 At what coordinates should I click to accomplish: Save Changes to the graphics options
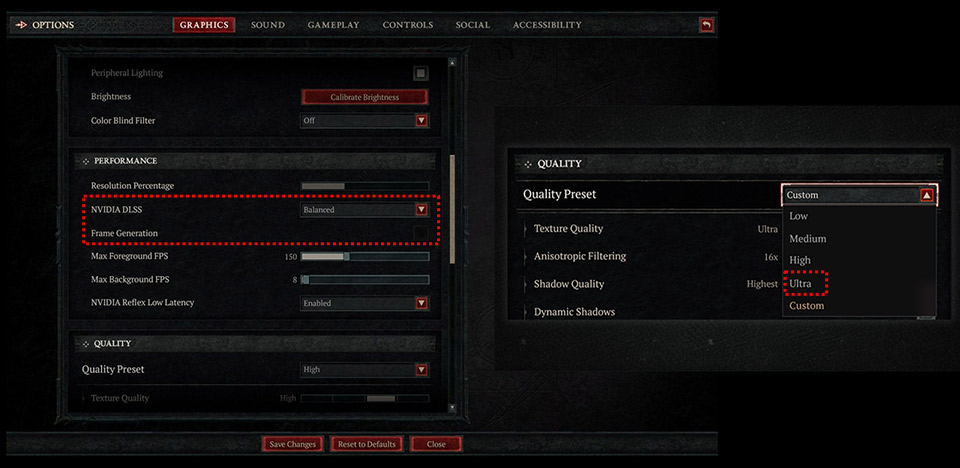(293, 444)
